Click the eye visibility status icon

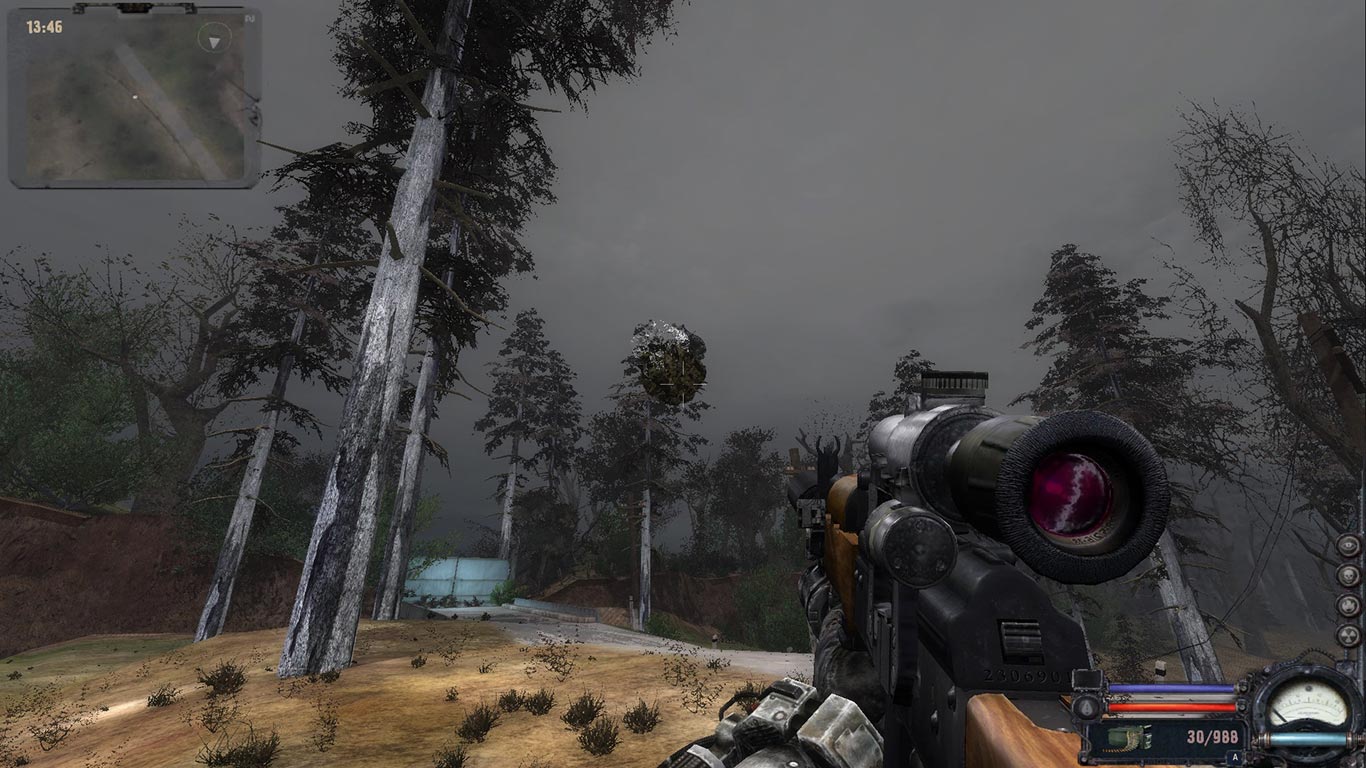[1349, 546]
